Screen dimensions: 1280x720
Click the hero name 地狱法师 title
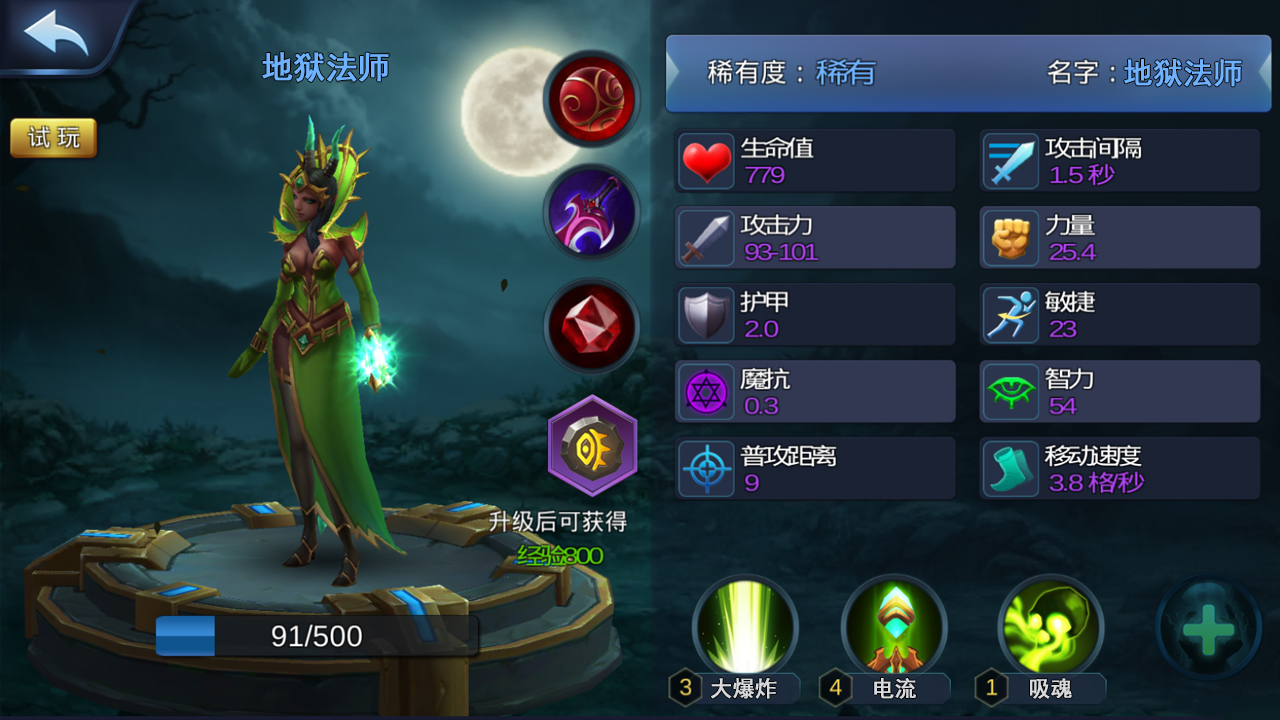coord(325,67)
